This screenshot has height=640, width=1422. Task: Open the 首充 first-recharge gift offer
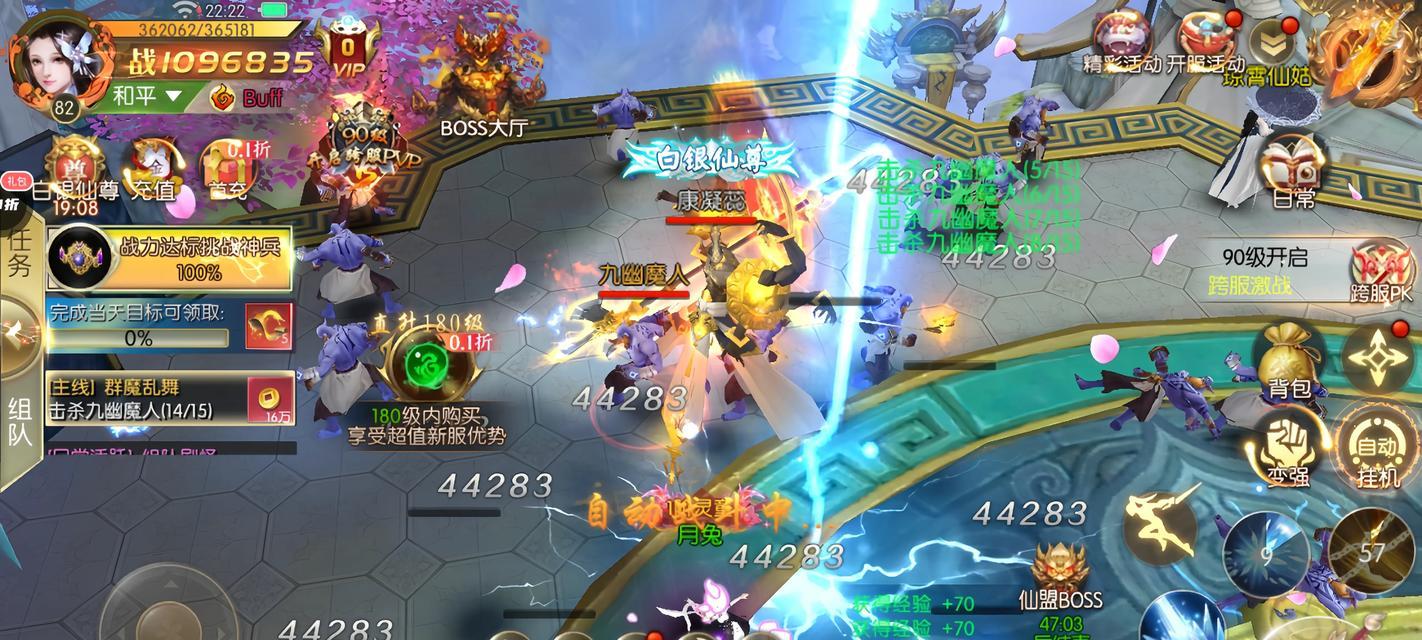pyautogui.click(x=224, y=168)
